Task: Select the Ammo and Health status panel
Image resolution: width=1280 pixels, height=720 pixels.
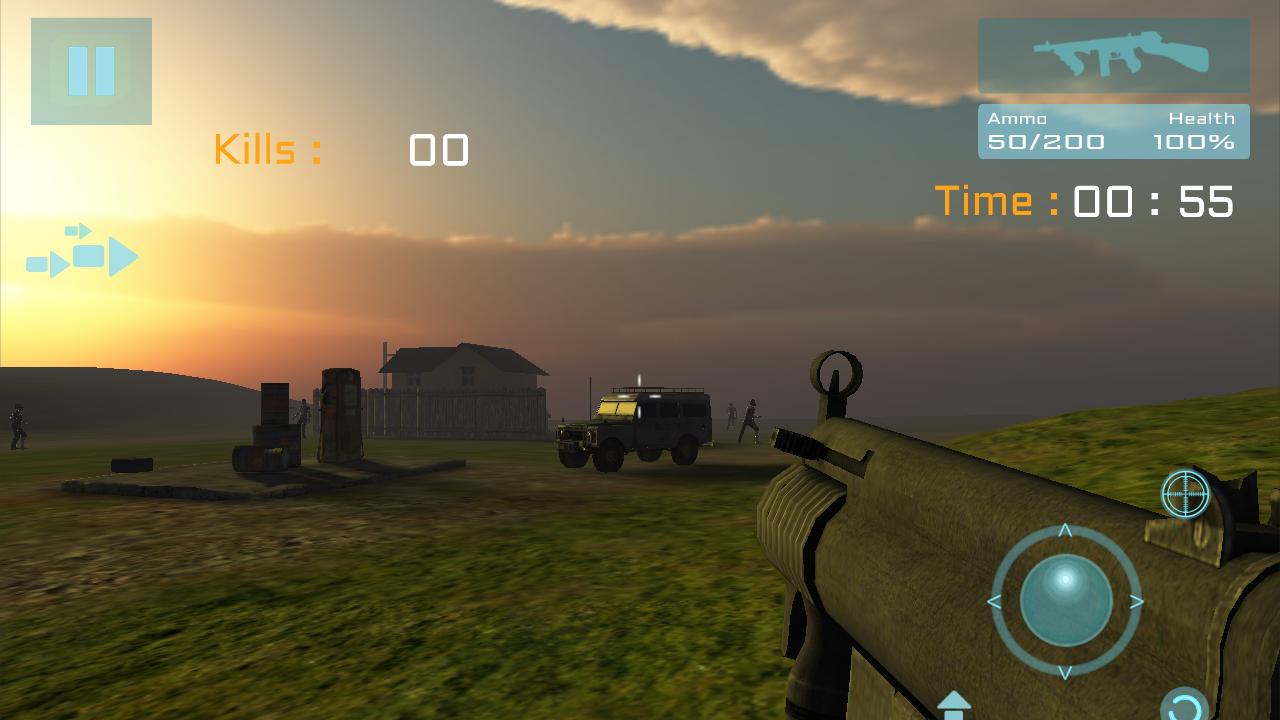Action: pyautogui.click(x=1113, y=131)
